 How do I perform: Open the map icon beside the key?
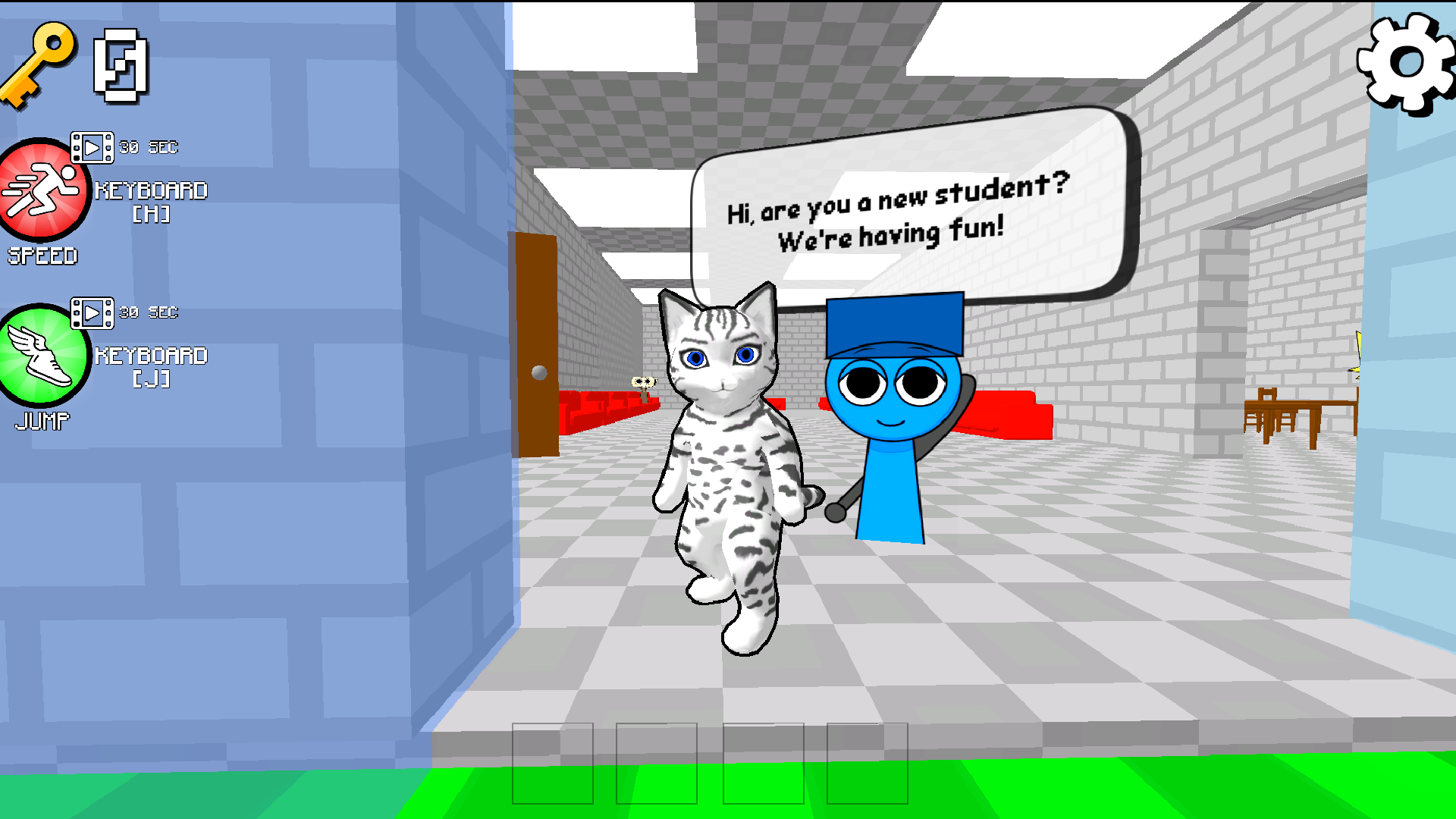121,67
